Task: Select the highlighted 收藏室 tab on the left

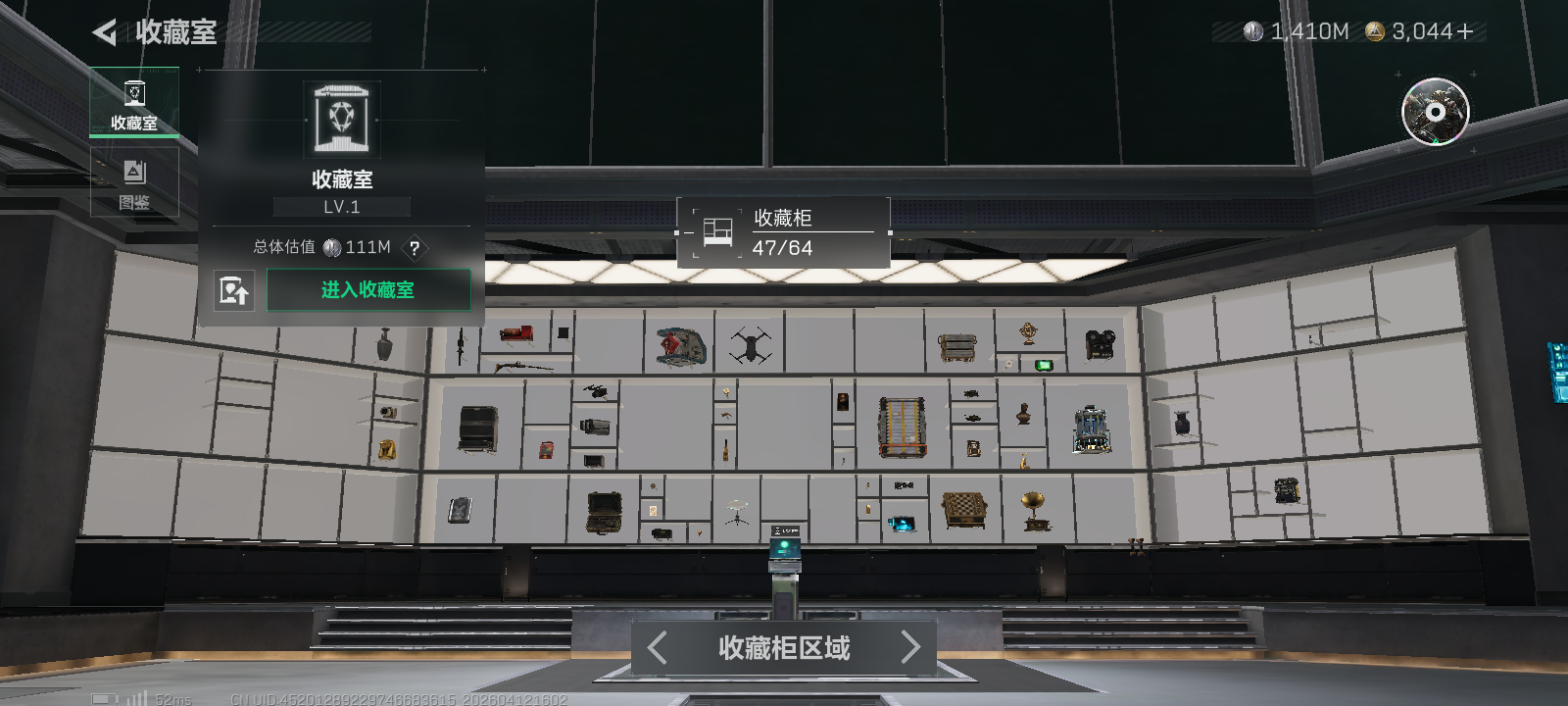Action: pos(134,101)
